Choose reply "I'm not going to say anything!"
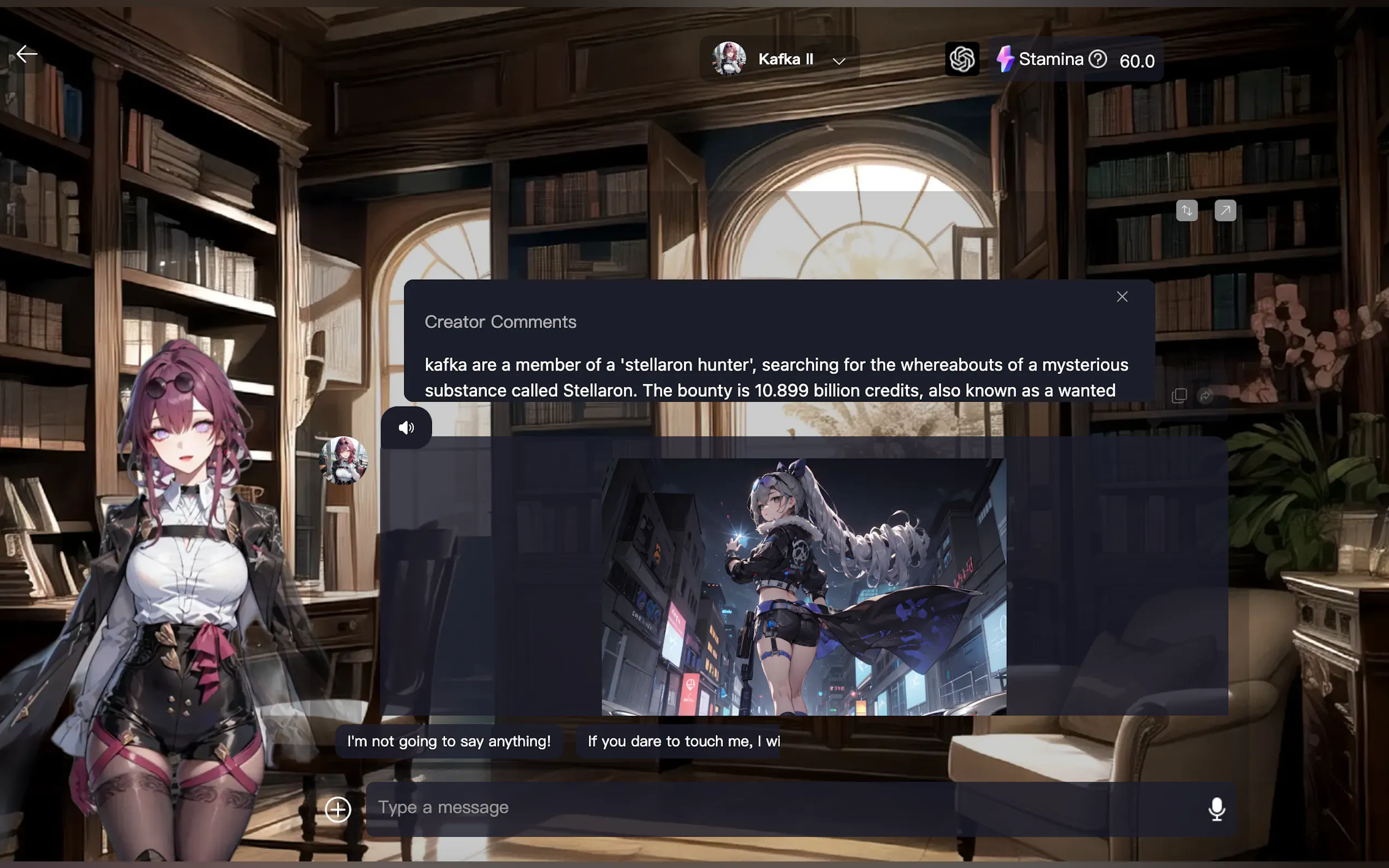 (448, 741)
